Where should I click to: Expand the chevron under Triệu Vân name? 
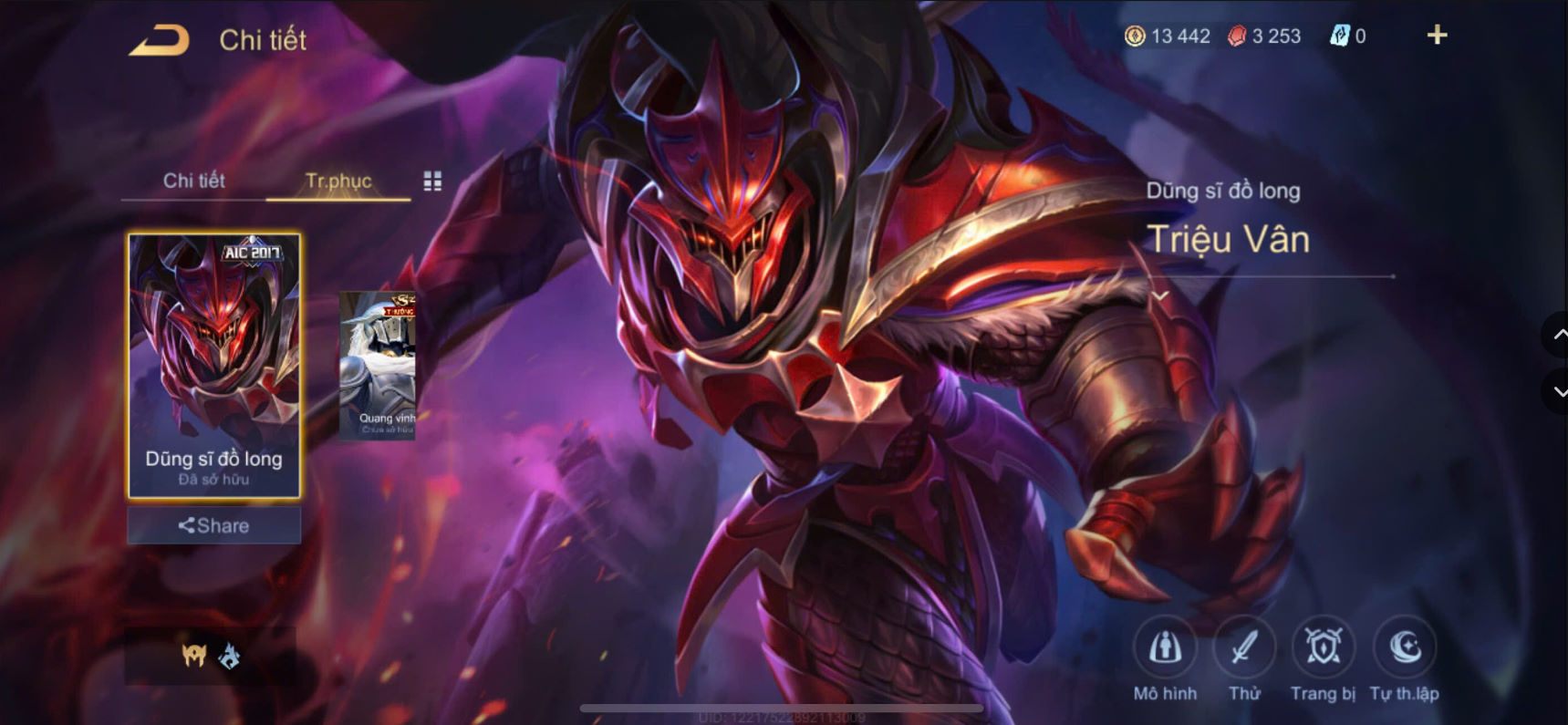1161,295
